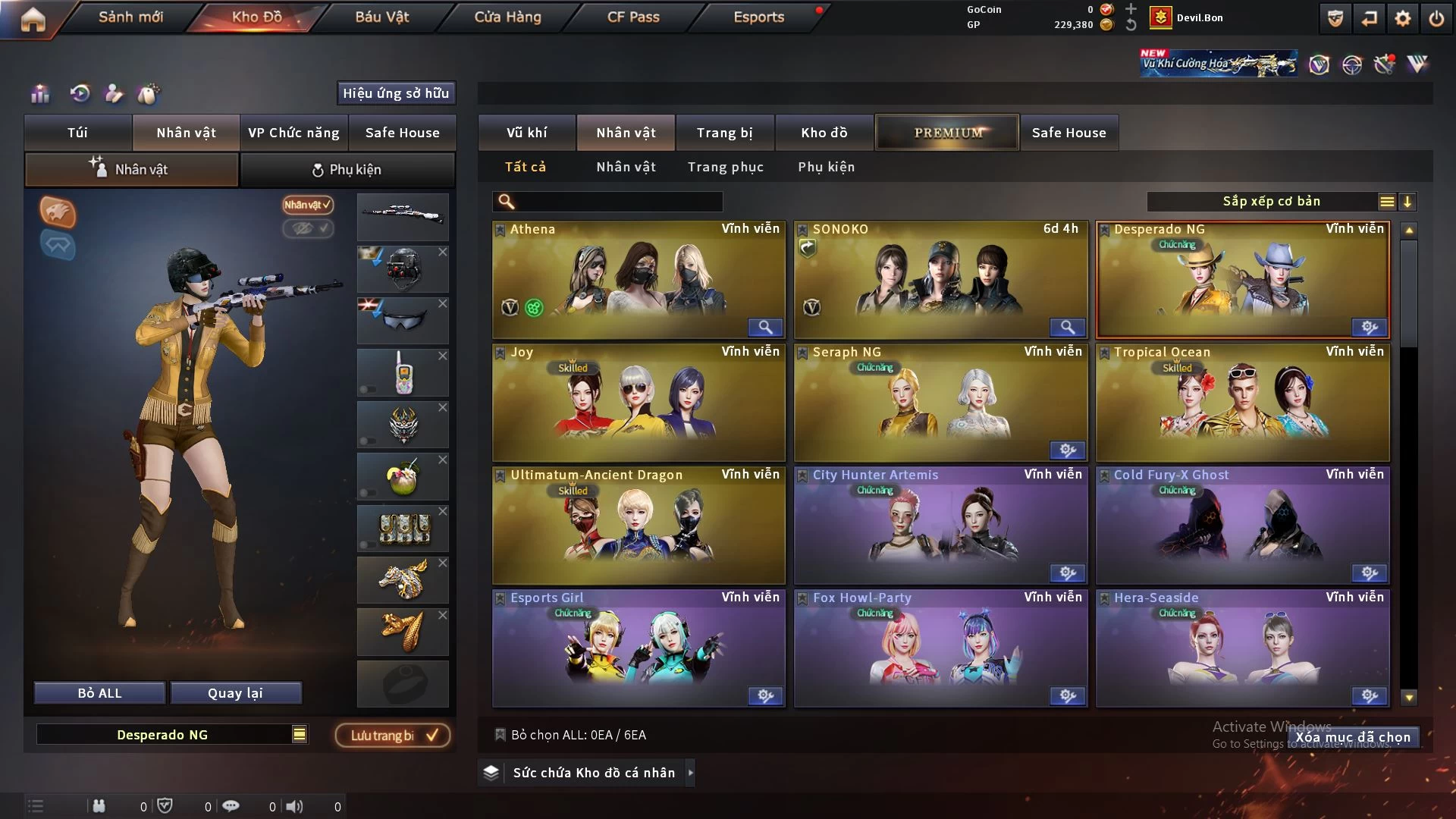Select the Trang phục filter
This screenshot has height=819, width=1456.
tap(725, 167)
